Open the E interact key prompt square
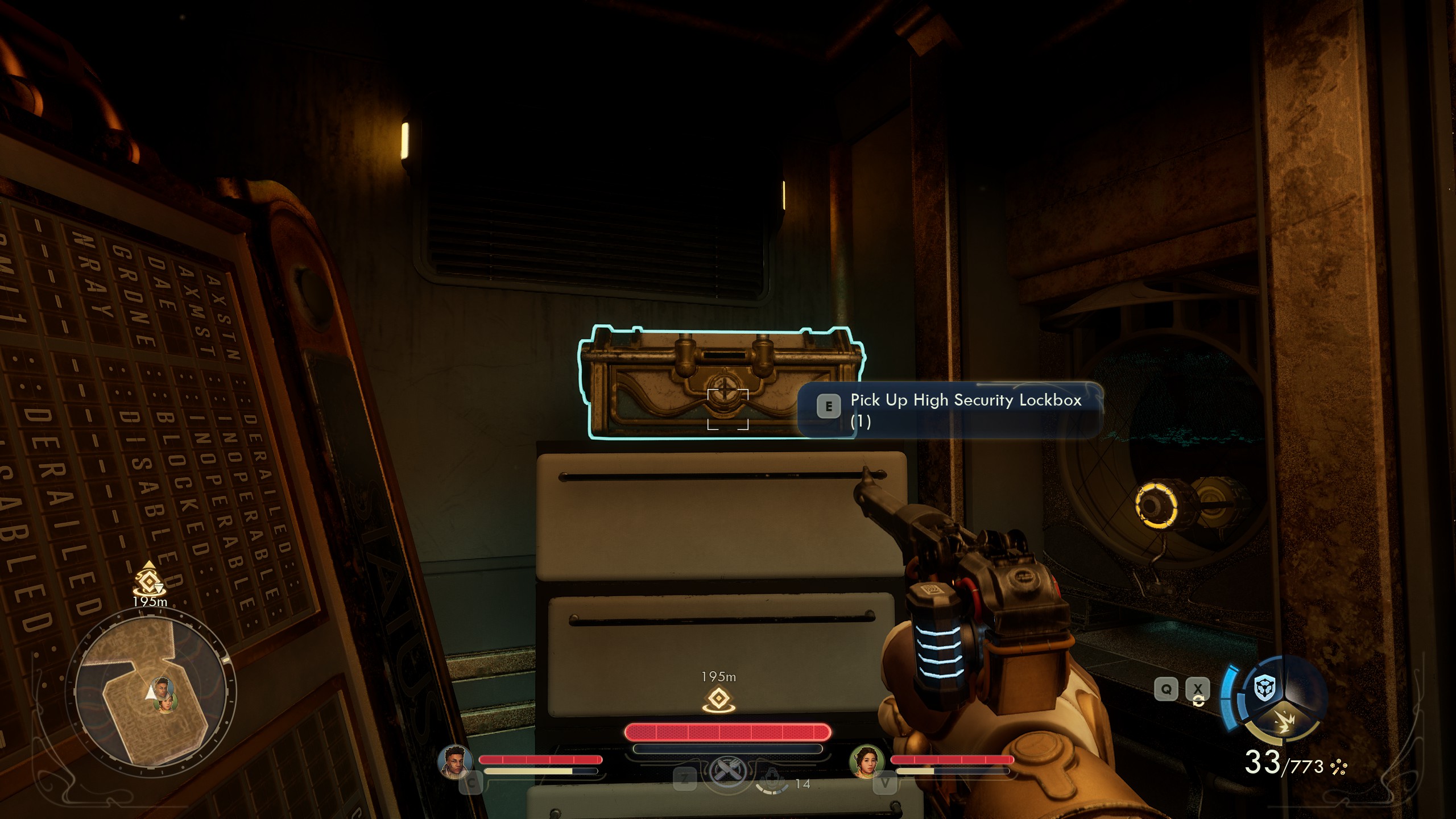This screenshot has width=1456, height=819. pos(829,406)
